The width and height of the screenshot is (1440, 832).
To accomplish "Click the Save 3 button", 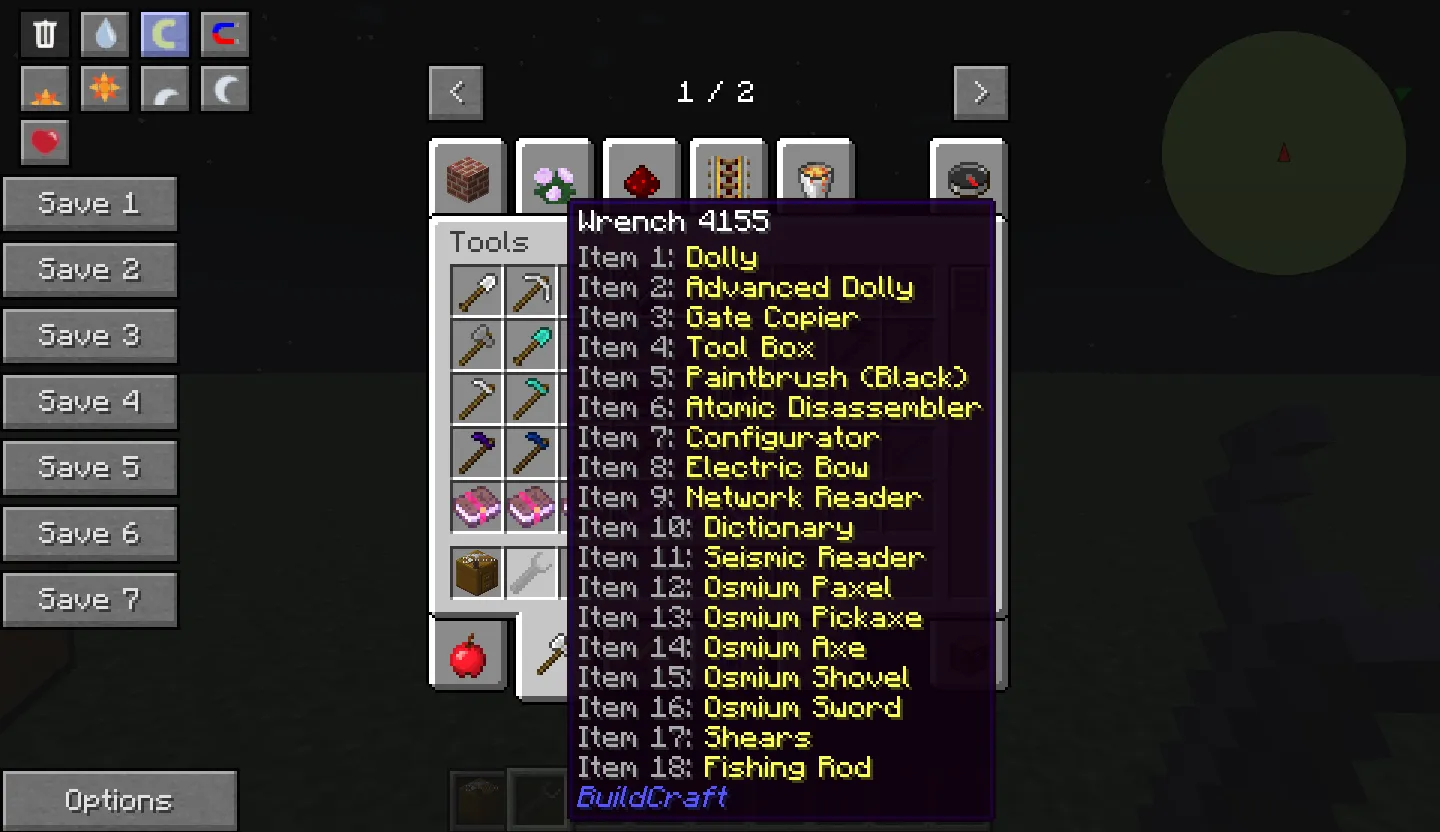I will coord(90,335).
